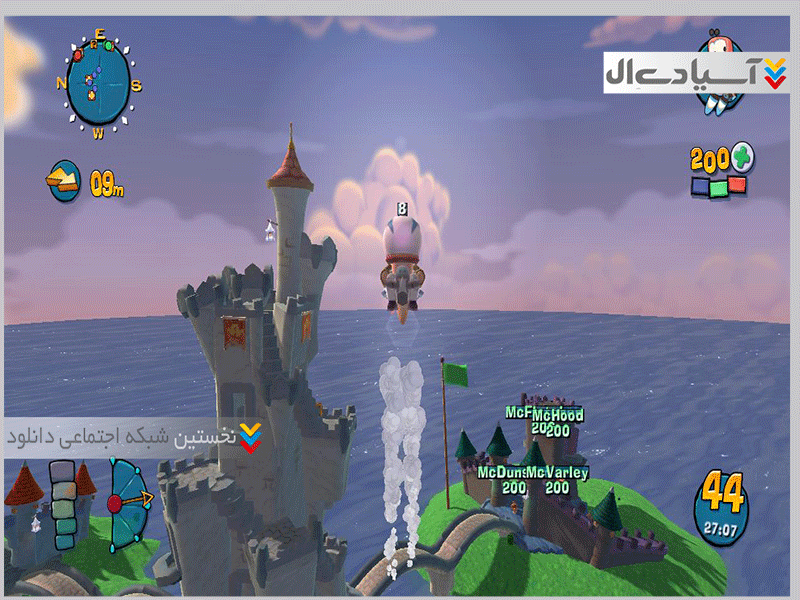Click the yellow arrow distance indicator icon
The image size is (800, 600).
(64, 180)
